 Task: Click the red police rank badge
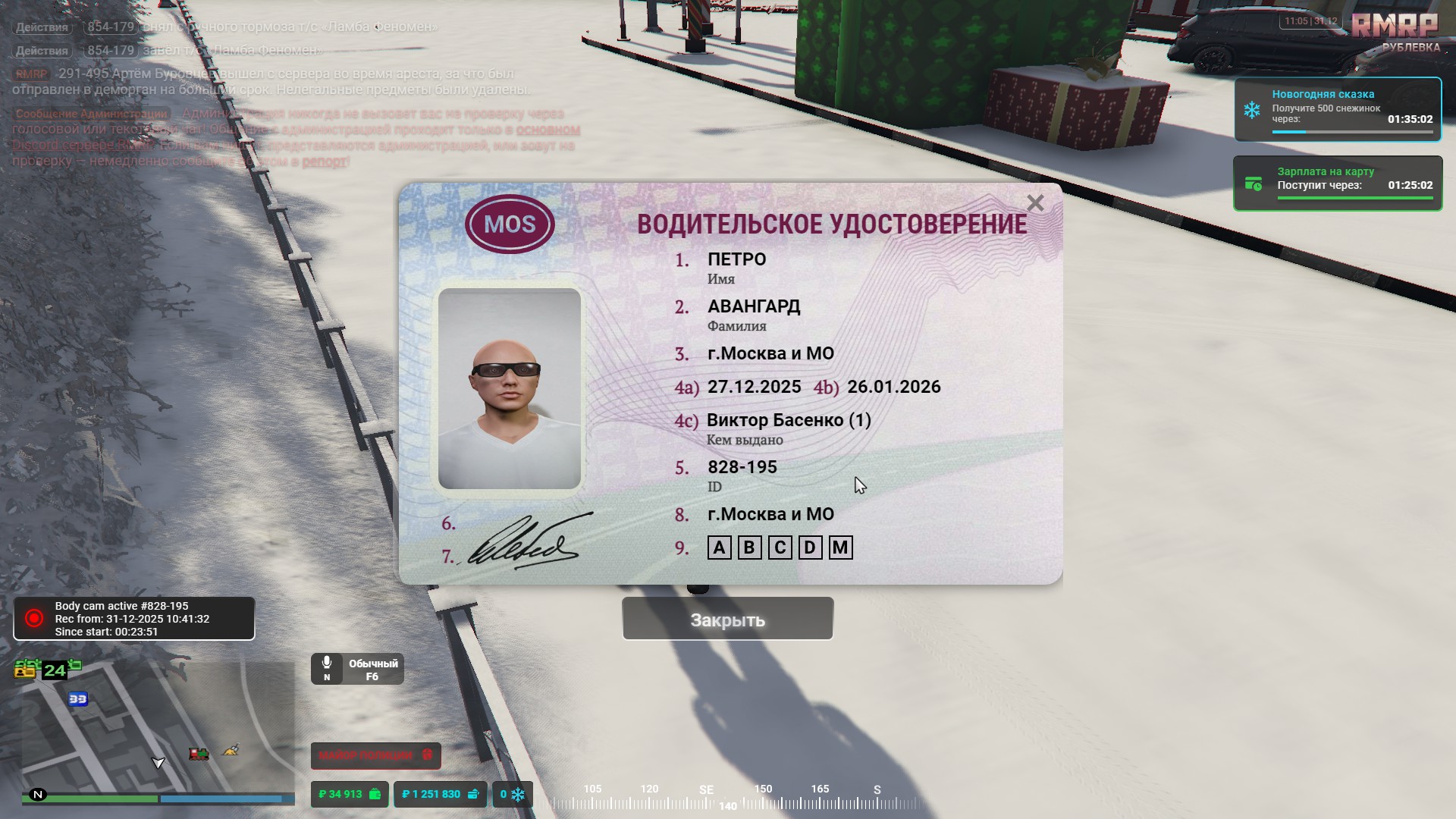(x=375, y=755)
